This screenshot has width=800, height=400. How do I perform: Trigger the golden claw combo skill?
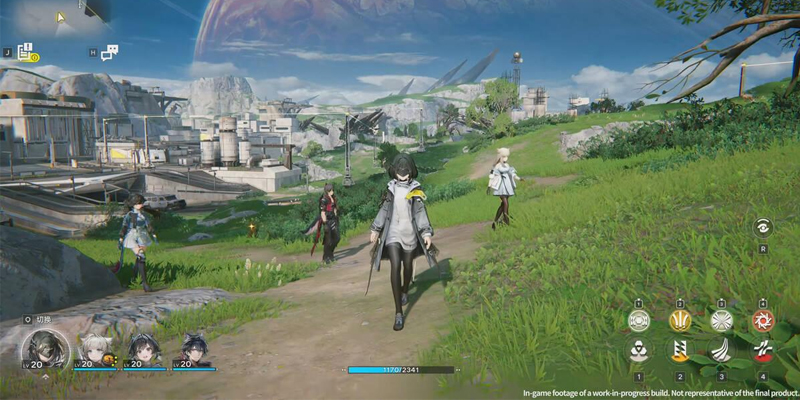click(x=680, y=320)
